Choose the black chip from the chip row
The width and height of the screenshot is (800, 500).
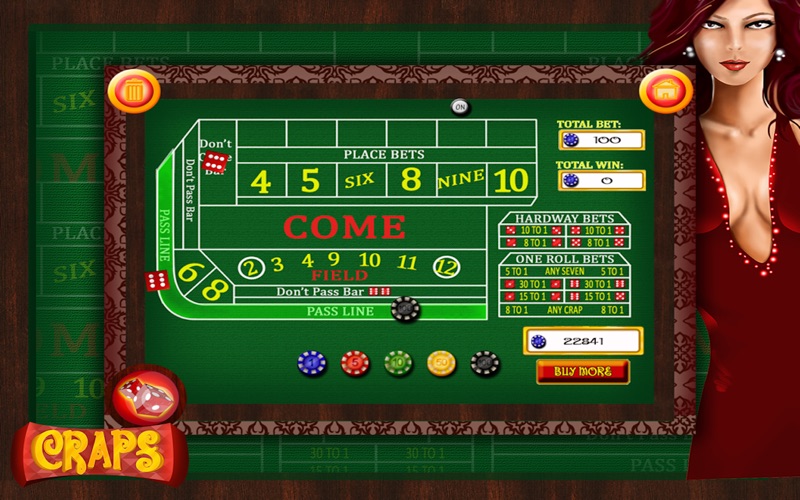tap(485, 363)
